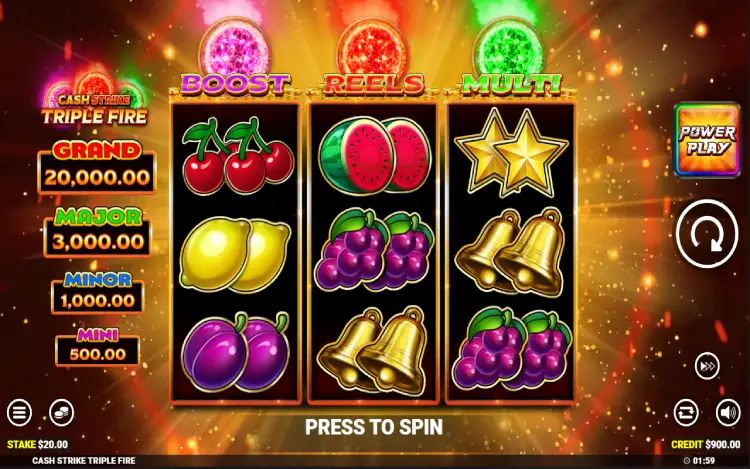Open the hamburger menu

coord(19,411)
